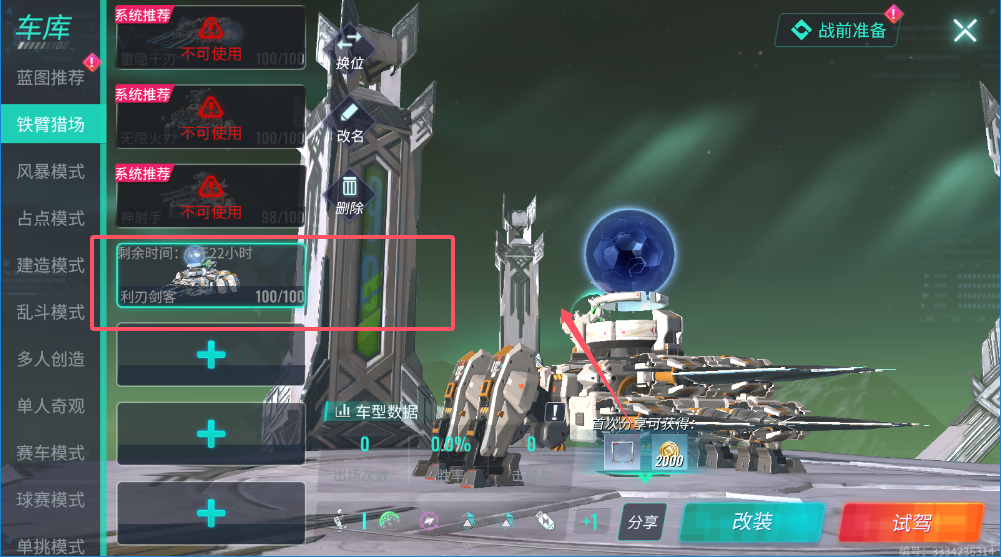Switch to the 蓝图推荐 tab

[50, 78]
